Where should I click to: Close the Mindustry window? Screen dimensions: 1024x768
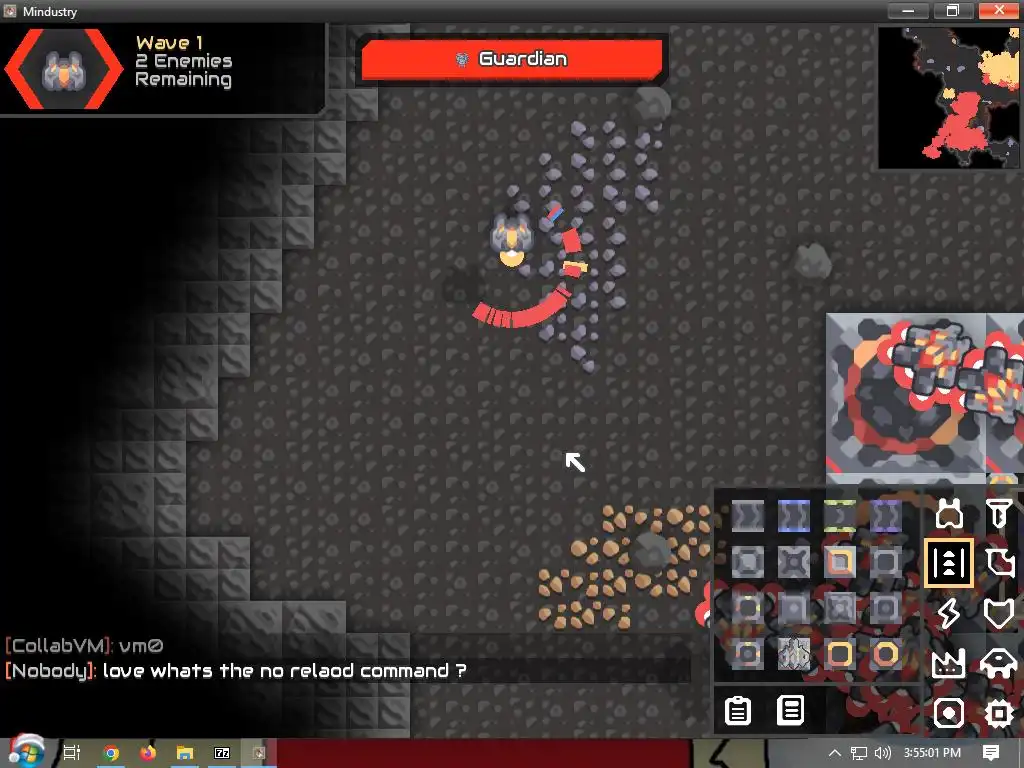[999, 11]
